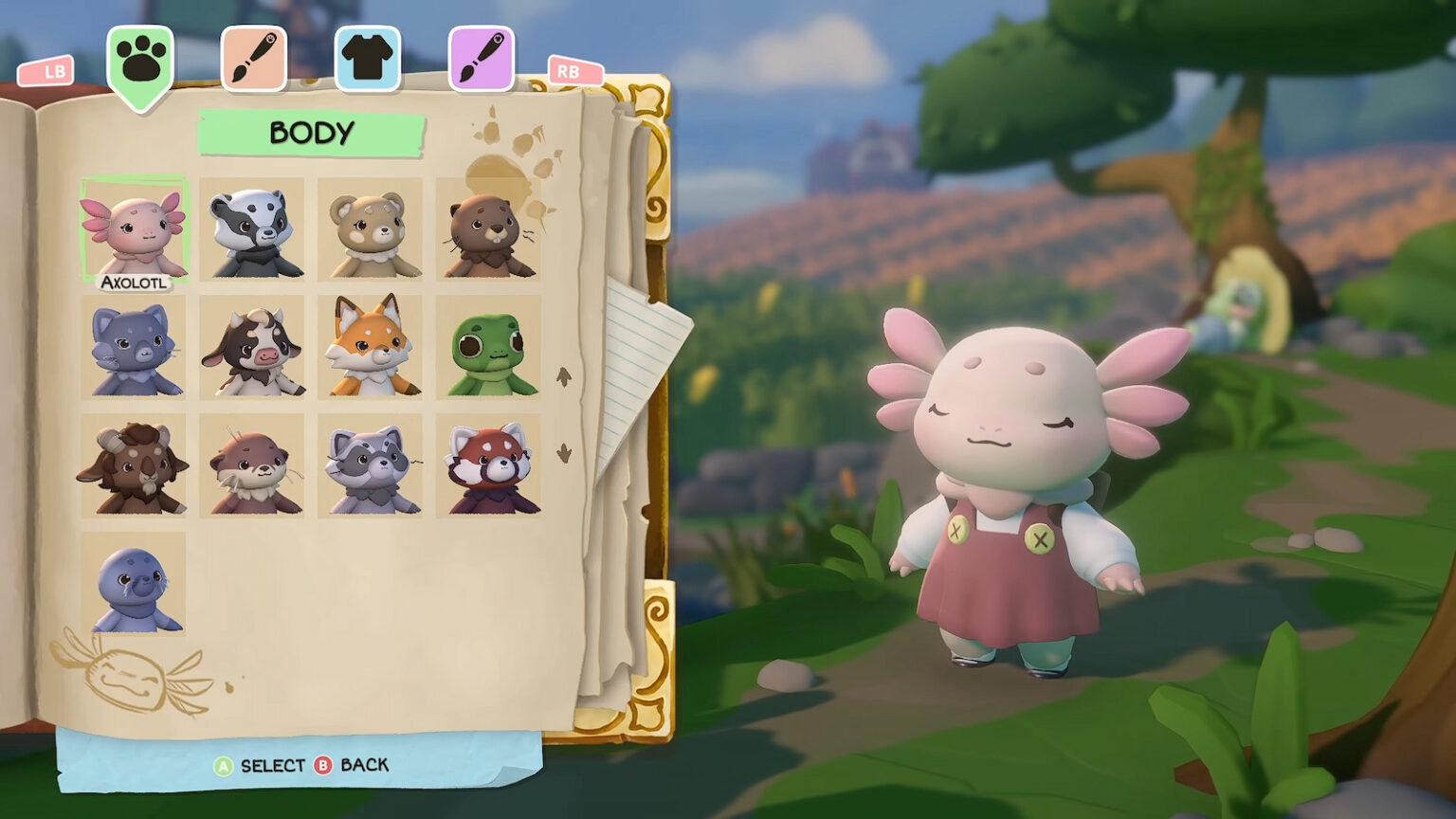Pick the fox body portrait

371,346
